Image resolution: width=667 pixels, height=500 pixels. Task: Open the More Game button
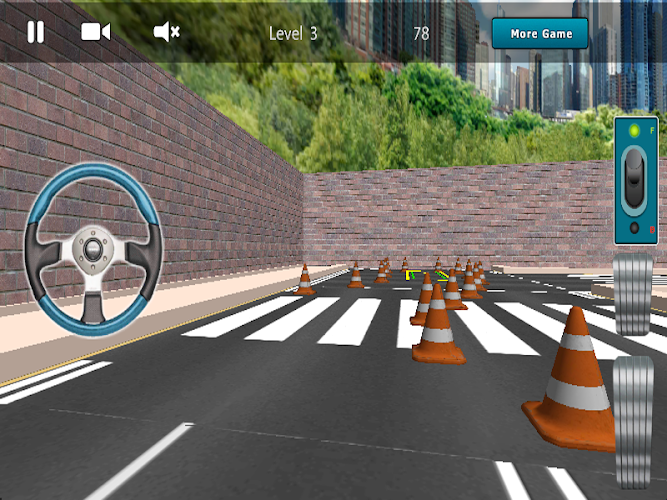point(541,34)
